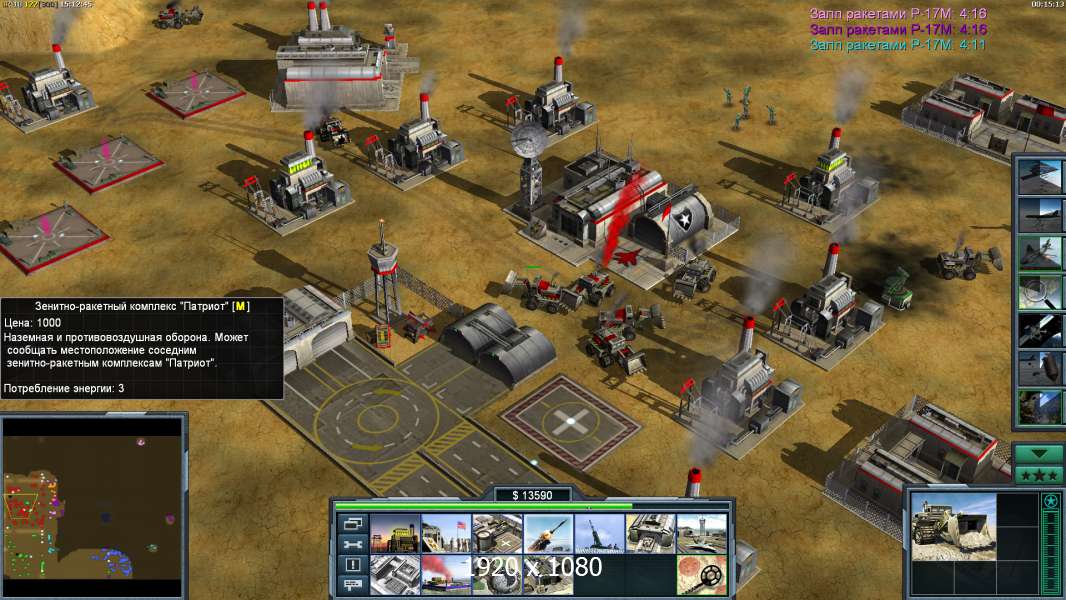Build the Patriot missile defense
This screenshot has height=600, width=1066.
coord(547,533)
